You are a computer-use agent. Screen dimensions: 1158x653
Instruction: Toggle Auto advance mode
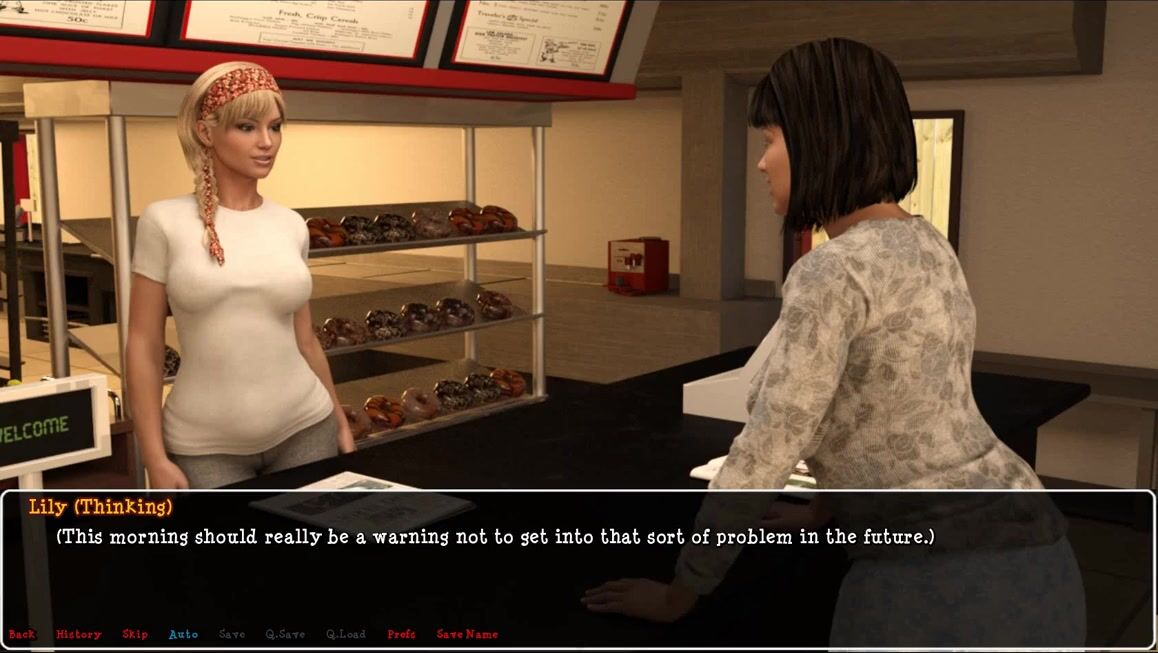[183, 634]
